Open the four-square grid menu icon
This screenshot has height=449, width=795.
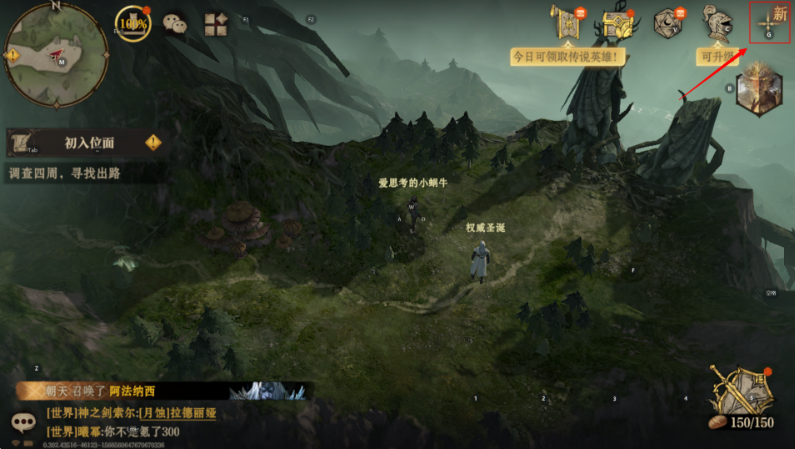tap(215, 24)
